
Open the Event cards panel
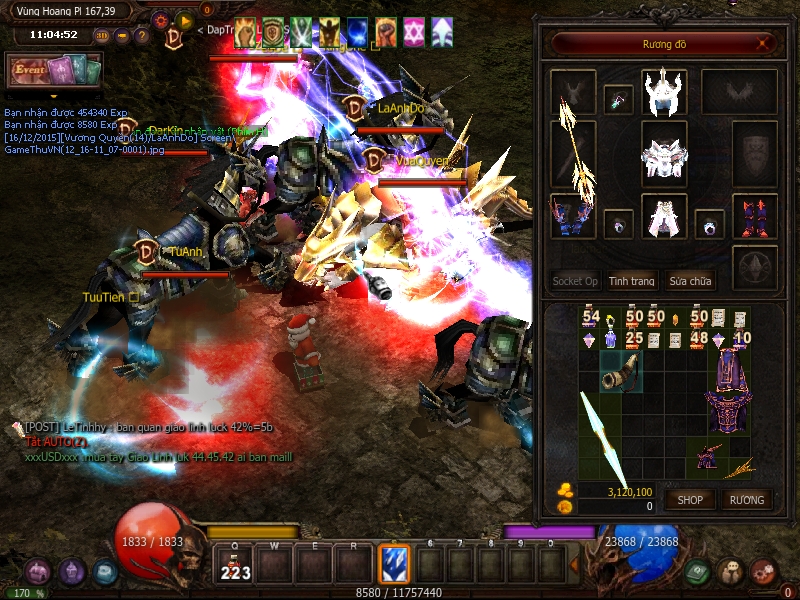(55, 71)
